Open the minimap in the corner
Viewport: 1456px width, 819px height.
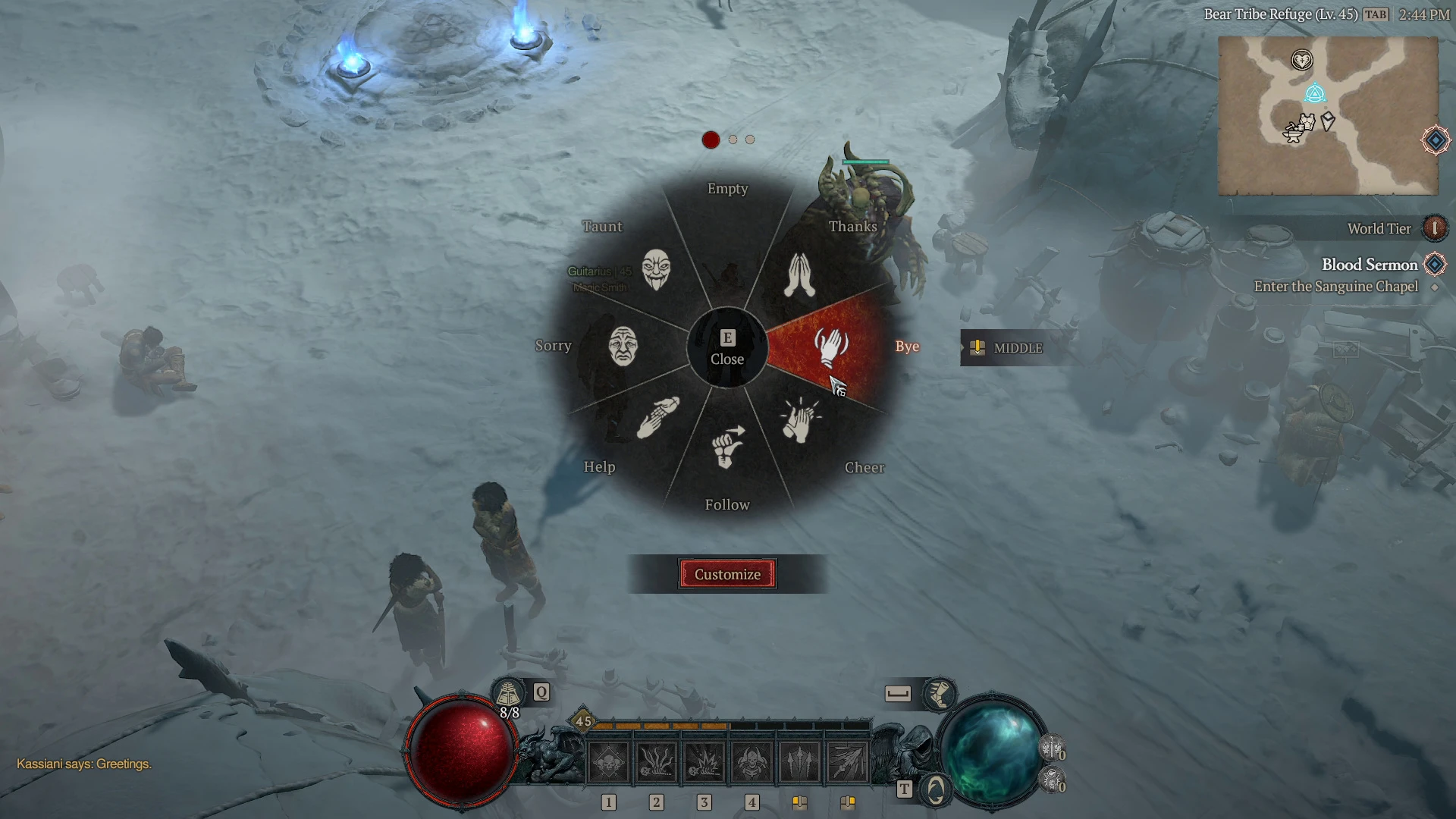click(x=1328, y=115)
